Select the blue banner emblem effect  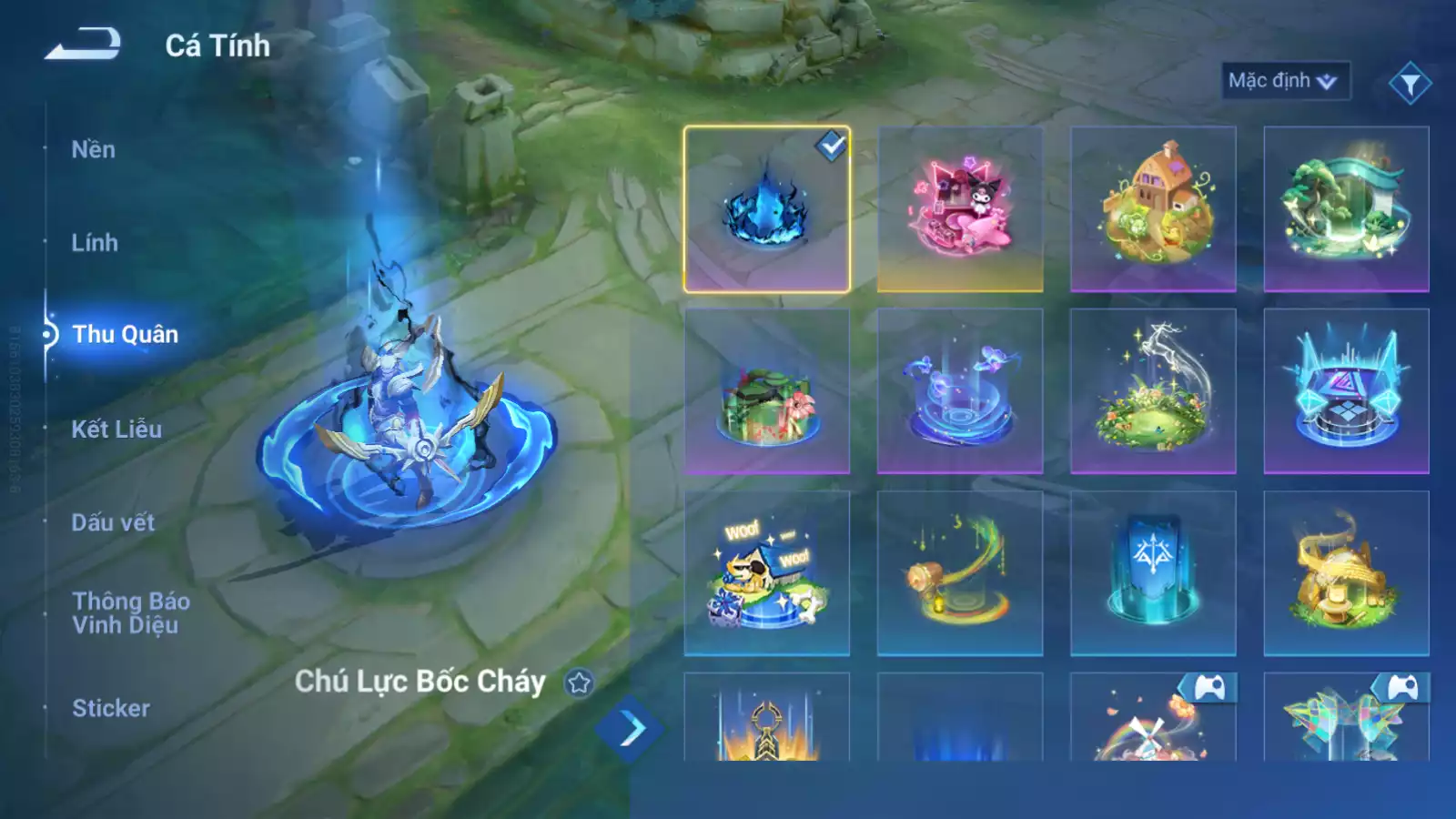point(1153,573)
